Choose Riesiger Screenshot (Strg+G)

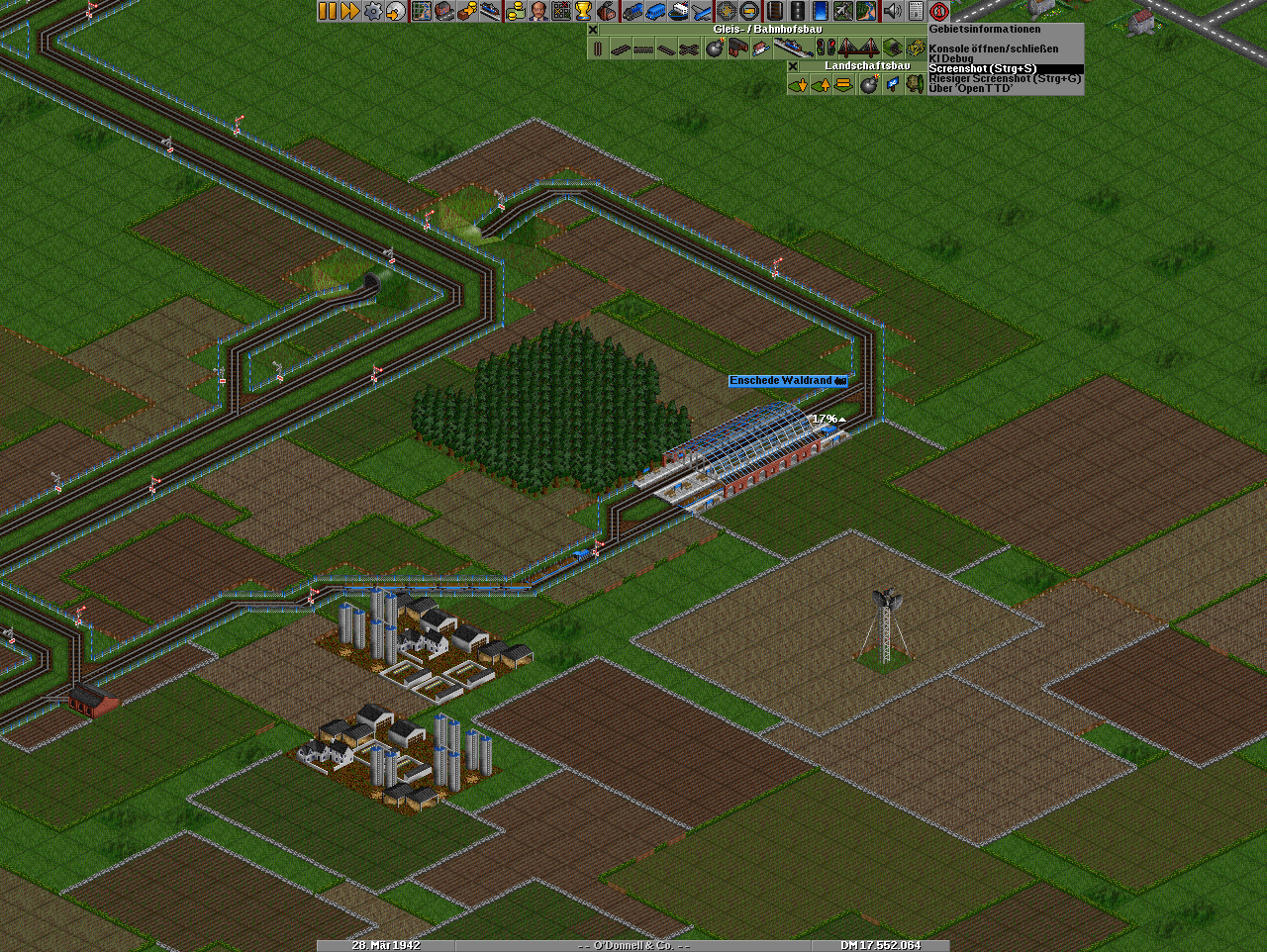point(1005,78)
